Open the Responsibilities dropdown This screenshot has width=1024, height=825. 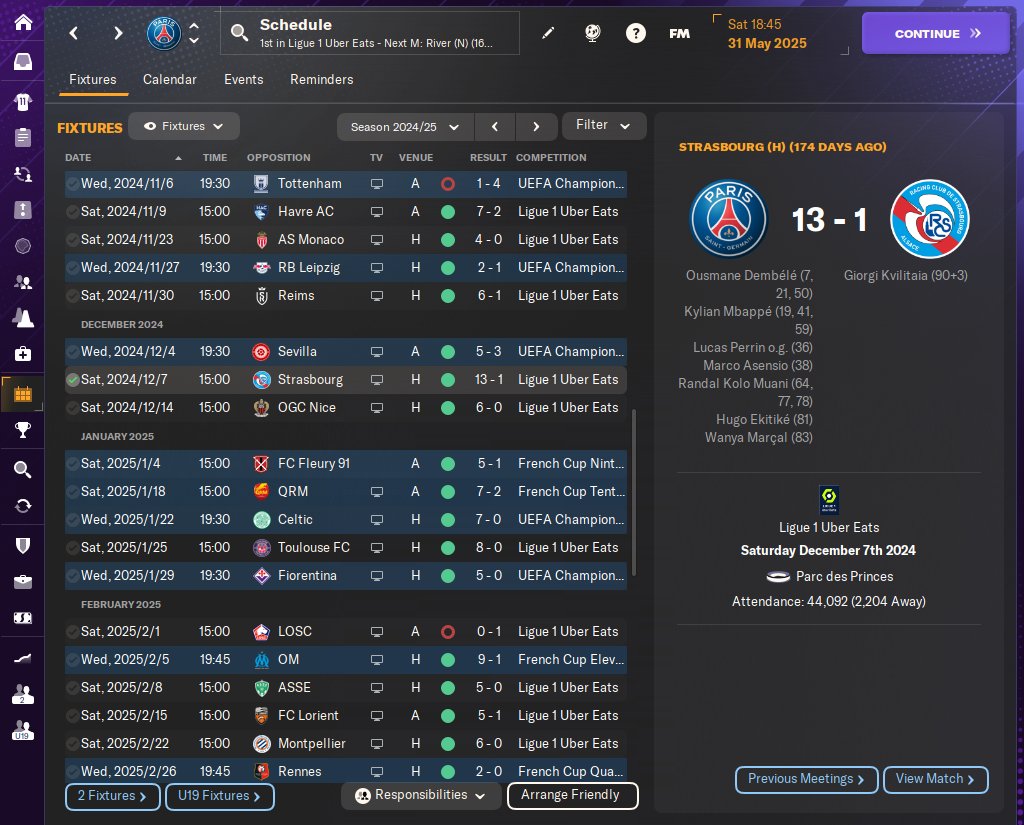coord(420,796)
